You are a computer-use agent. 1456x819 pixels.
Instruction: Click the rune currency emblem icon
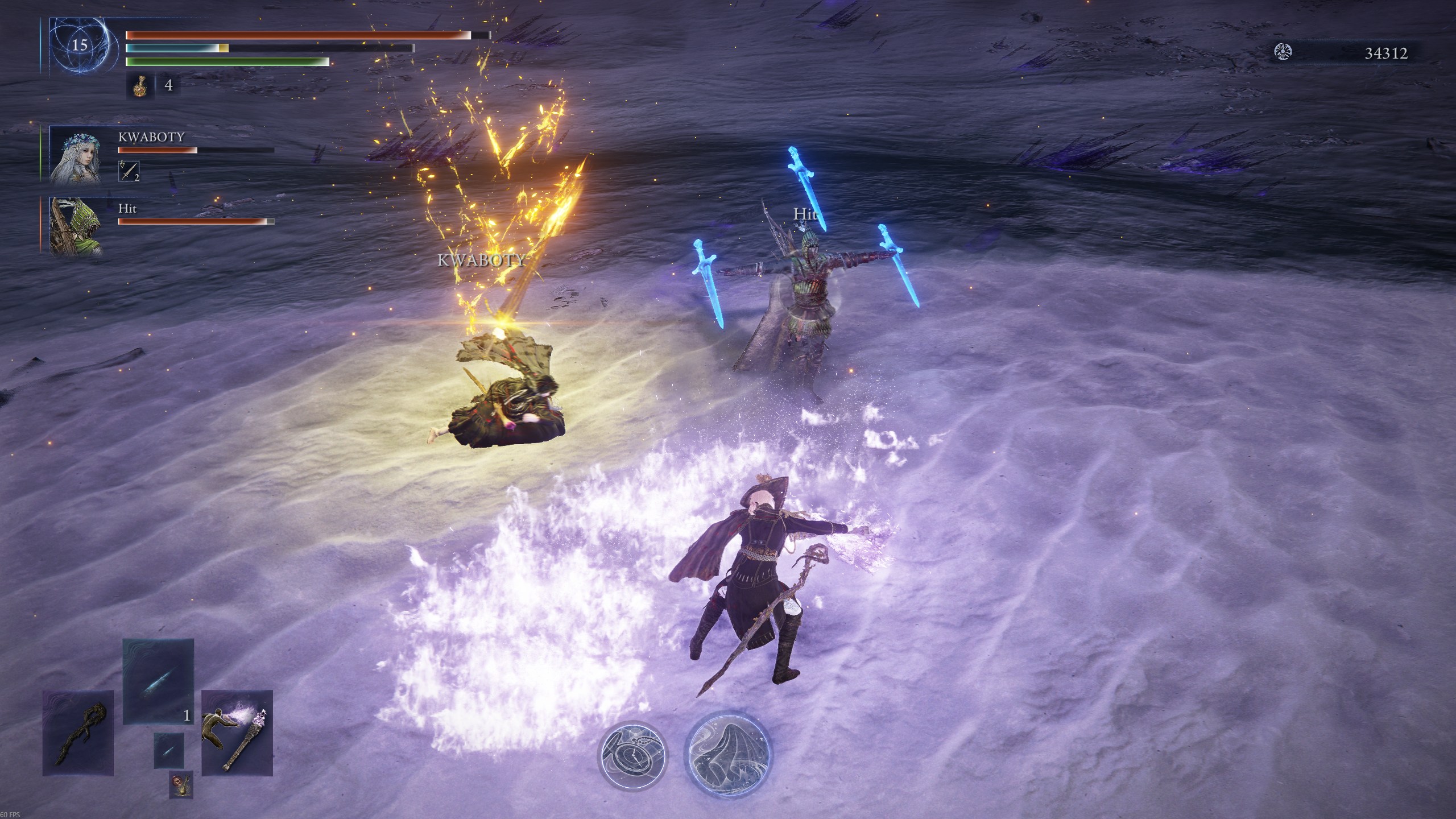click(x=1283, y=52)
